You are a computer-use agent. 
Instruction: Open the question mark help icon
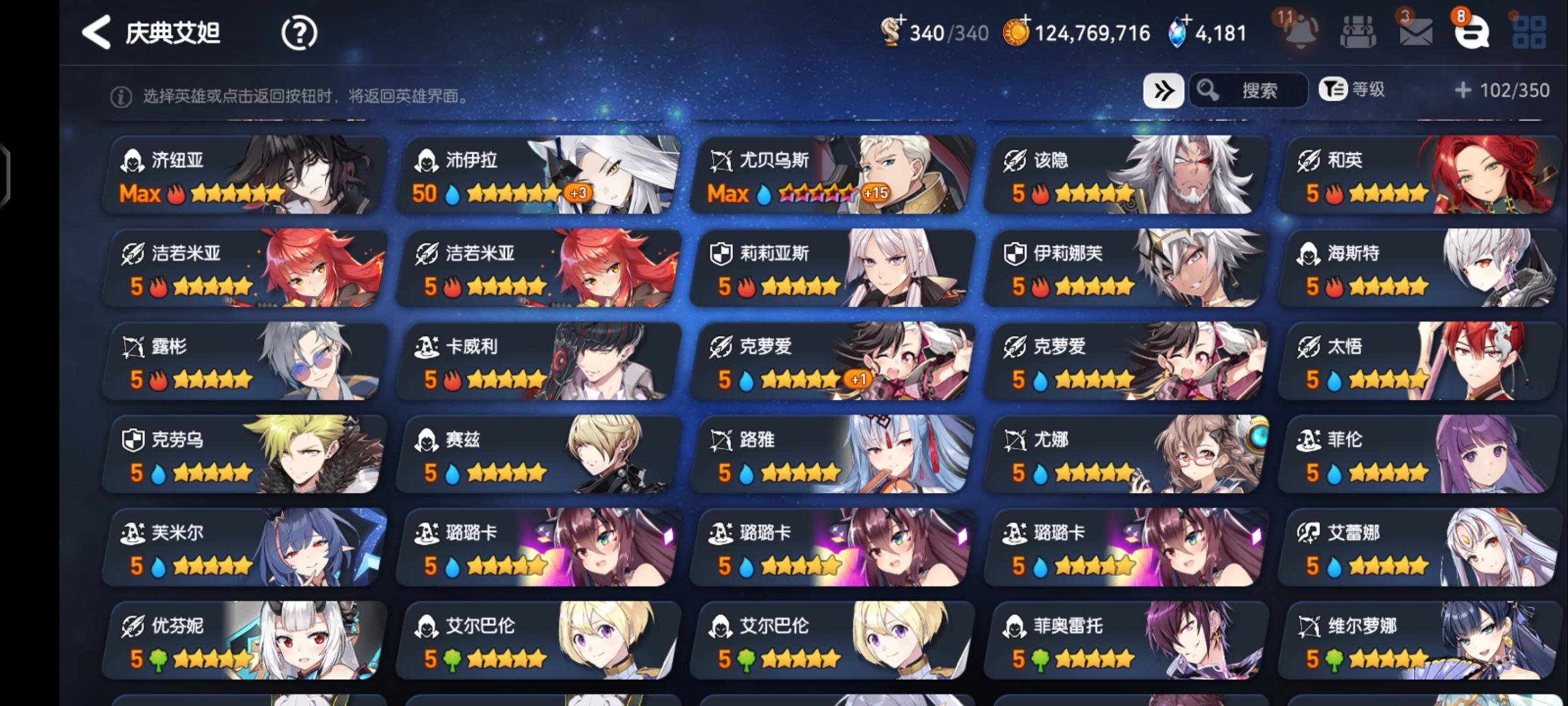tap(299, 31)
